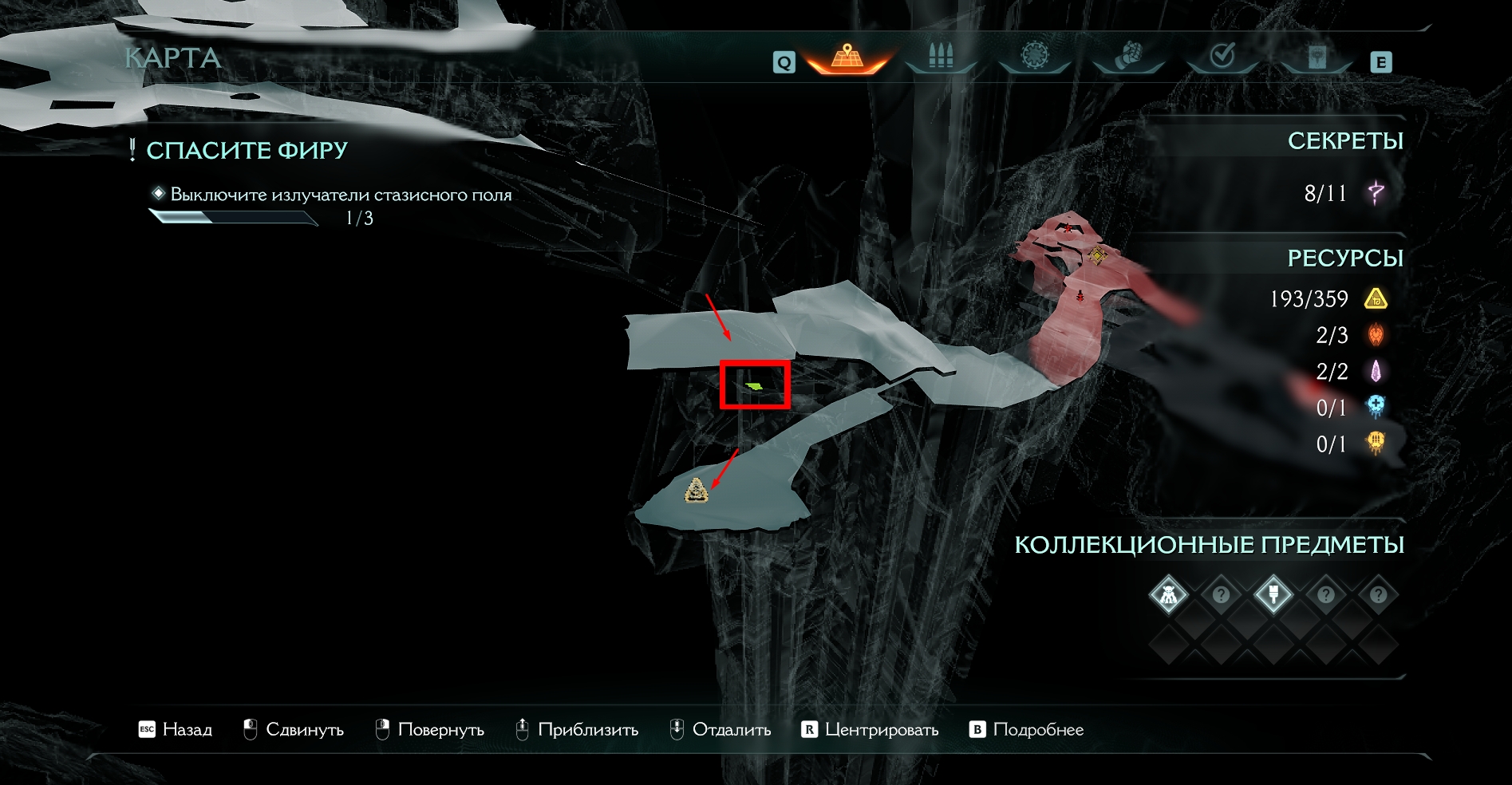This screenshot has height=785, width=1512.
Task: Open the checkmark objectives tab
Action: point(1222,57)
